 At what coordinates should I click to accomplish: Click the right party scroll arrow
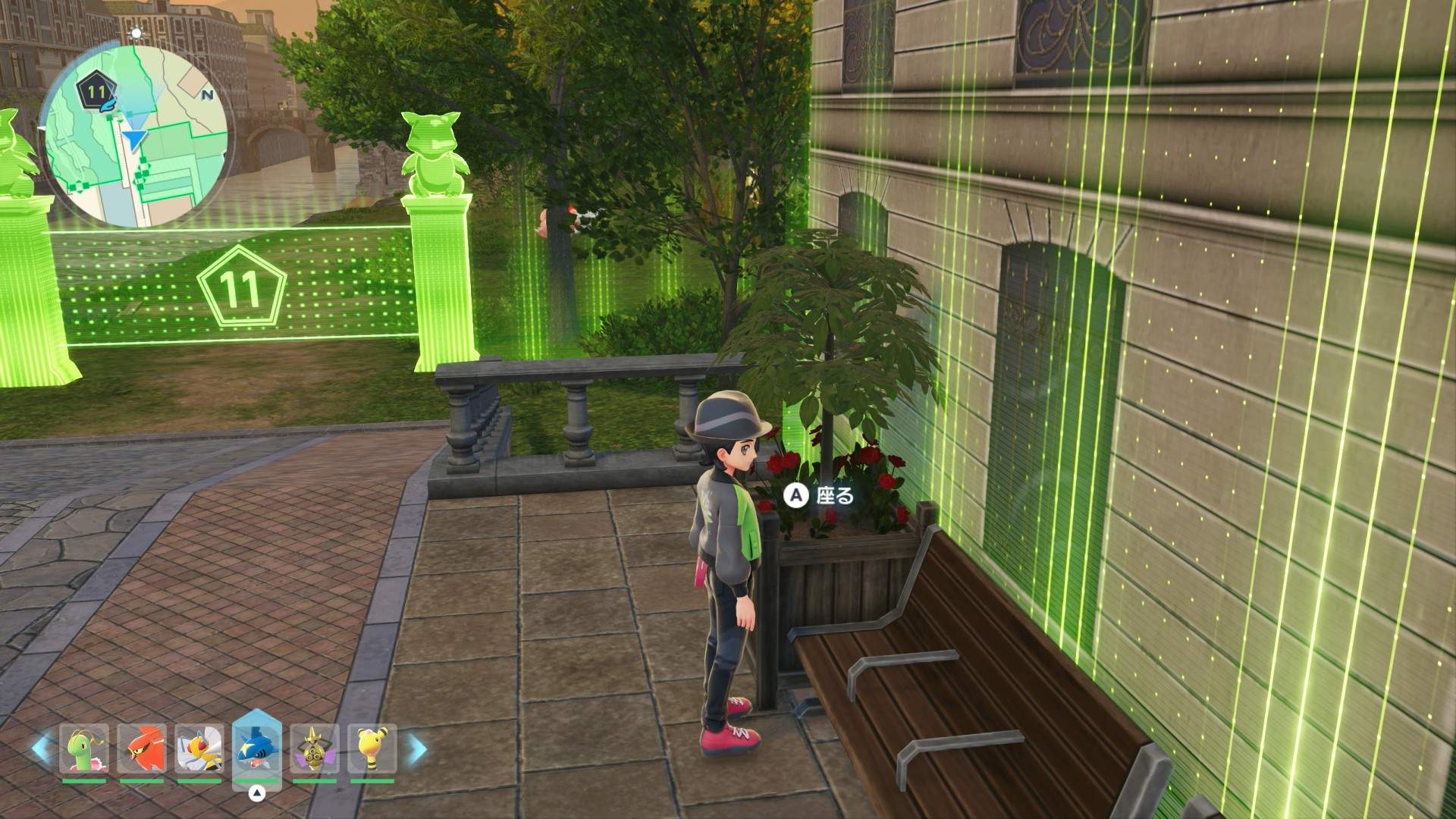click(416, 748)
